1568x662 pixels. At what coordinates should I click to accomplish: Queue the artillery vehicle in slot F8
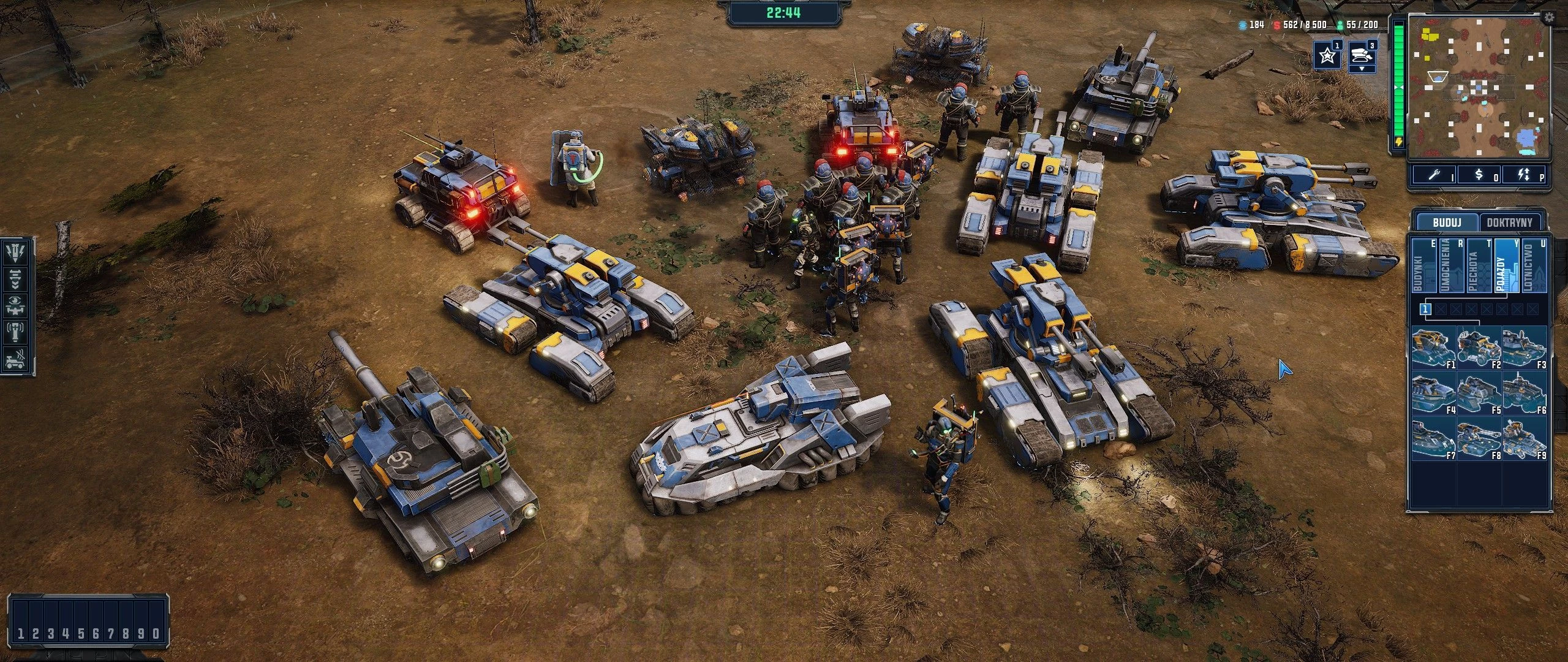1479,439
